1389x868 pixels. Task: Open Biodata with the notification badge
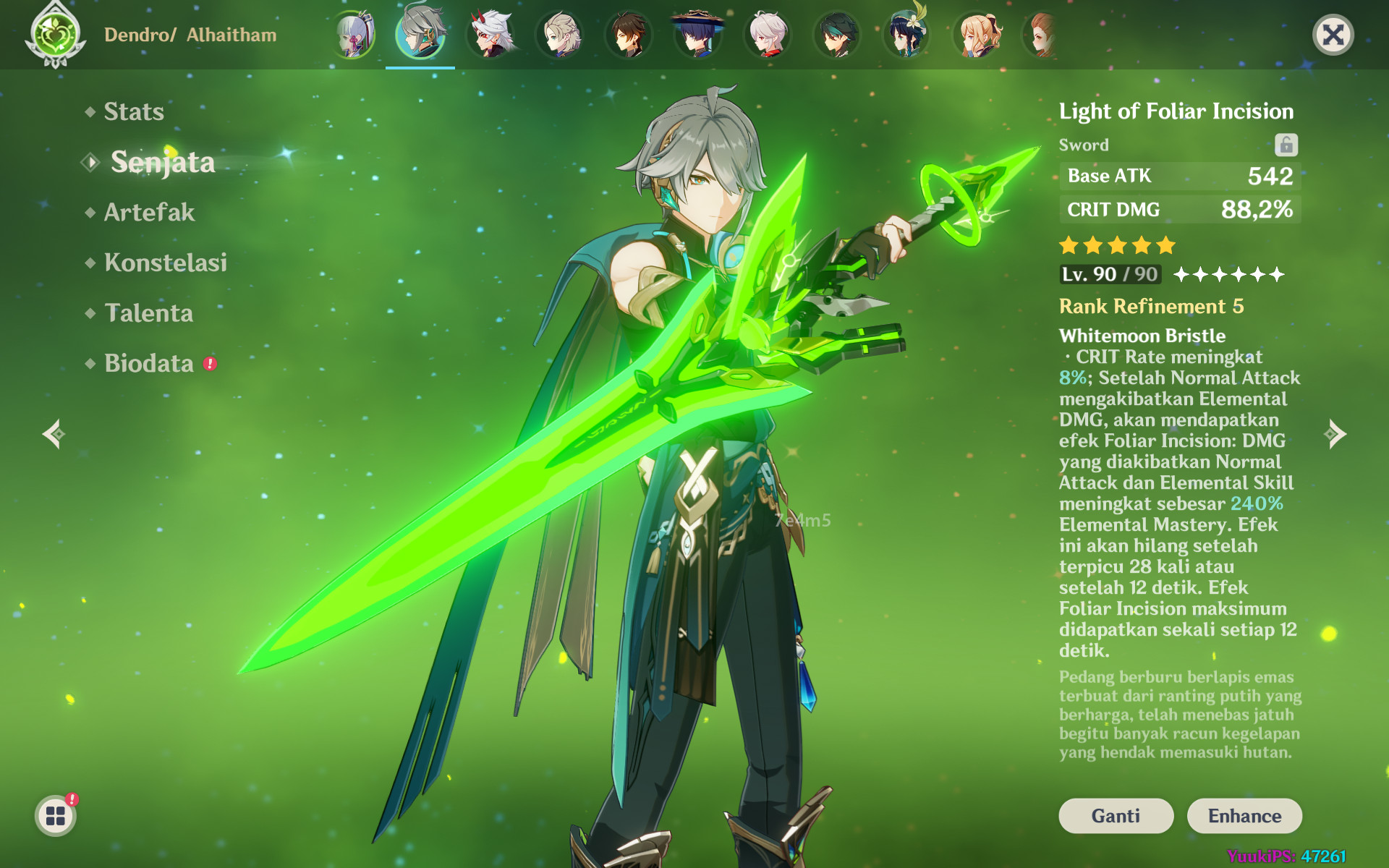tap(150, 364)
